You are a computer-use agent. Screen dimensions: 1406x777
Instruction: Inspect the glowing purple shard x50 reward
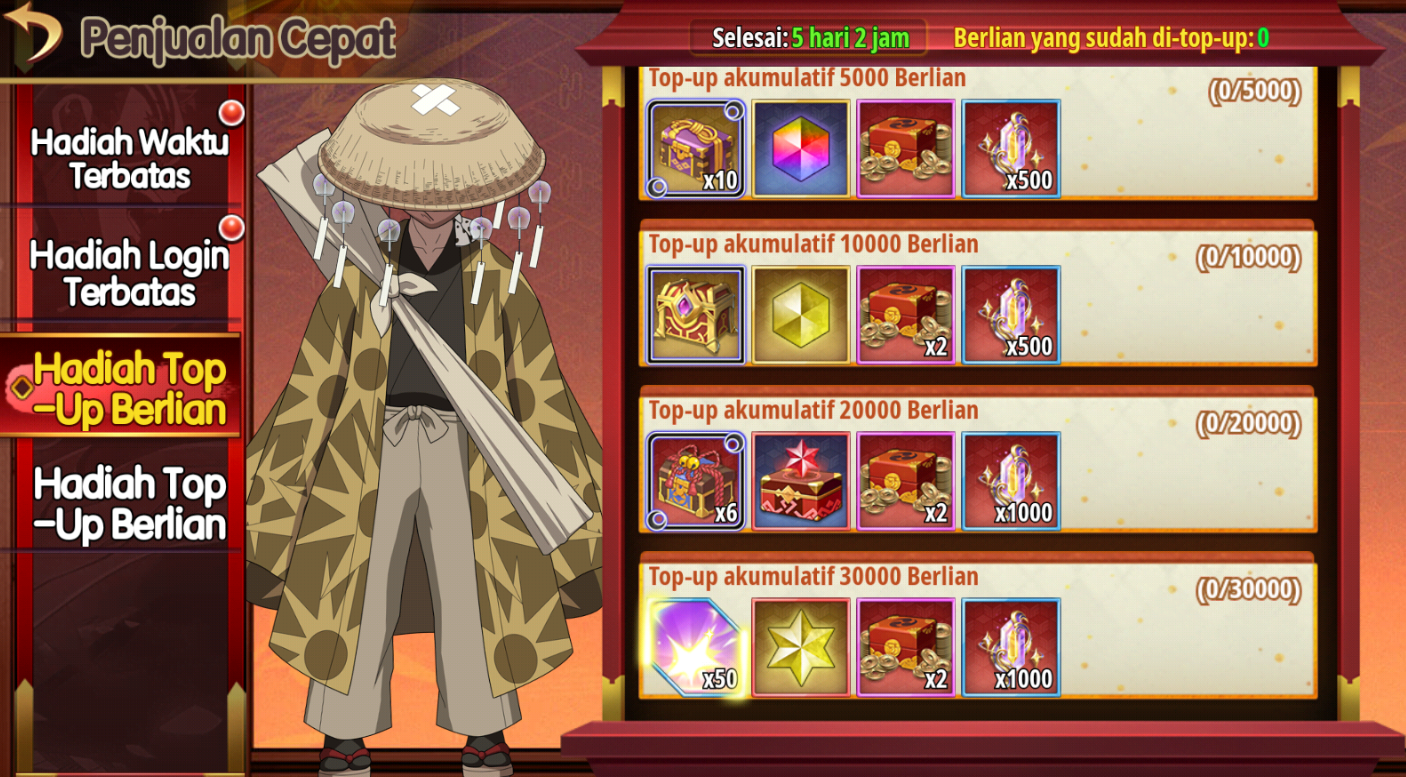[x=696, y=647]
